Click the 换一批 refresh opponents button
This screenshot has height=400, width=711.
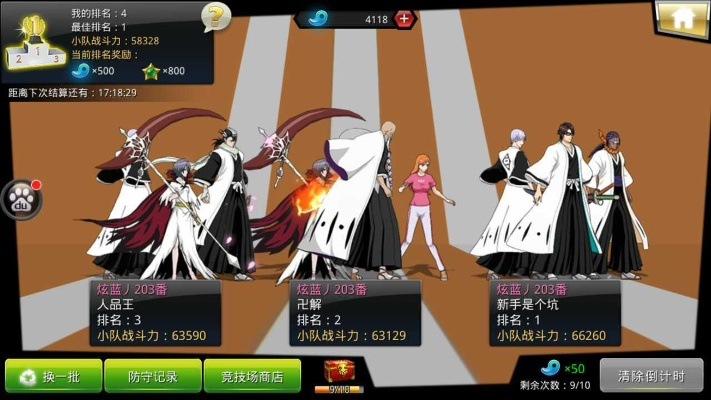click(54, 376)
